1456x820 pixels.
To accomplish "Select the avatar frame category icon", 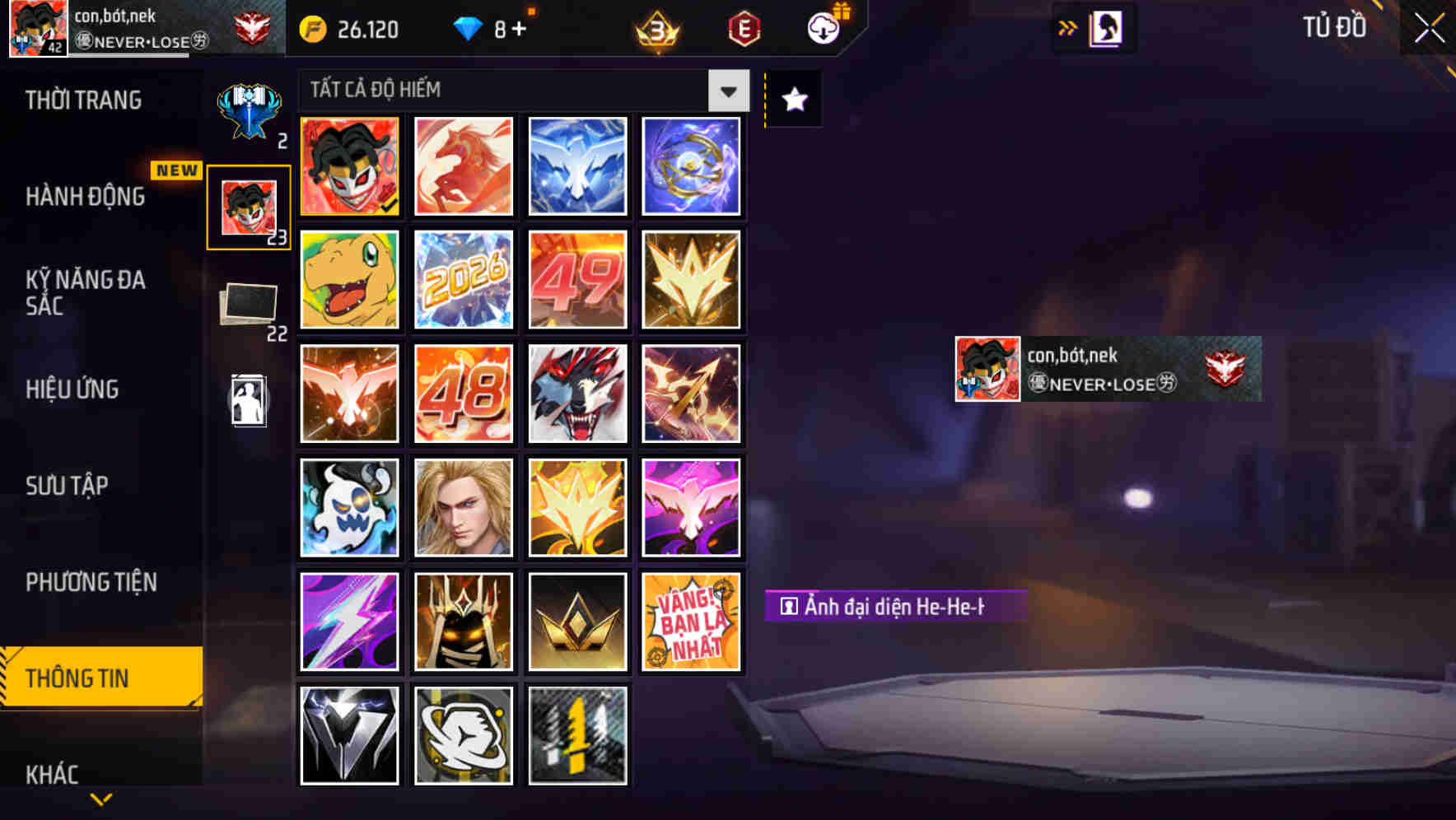I will [250, 206].
